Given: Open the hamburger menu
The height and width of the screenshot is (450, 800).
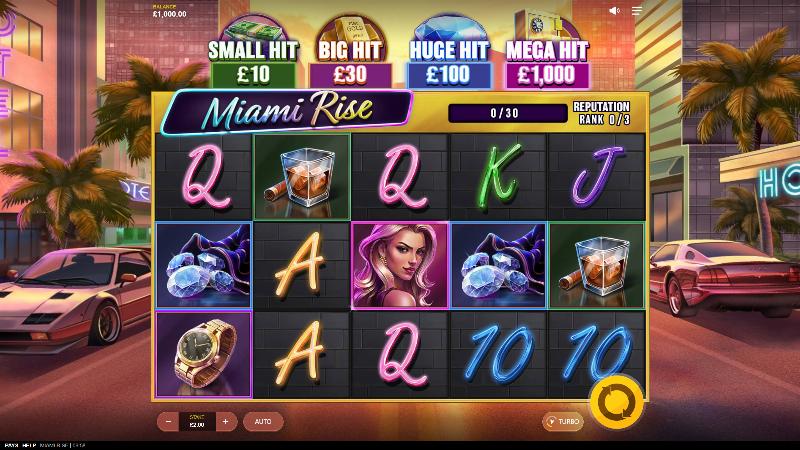Looking at the screenshot, I should point(637,11).
